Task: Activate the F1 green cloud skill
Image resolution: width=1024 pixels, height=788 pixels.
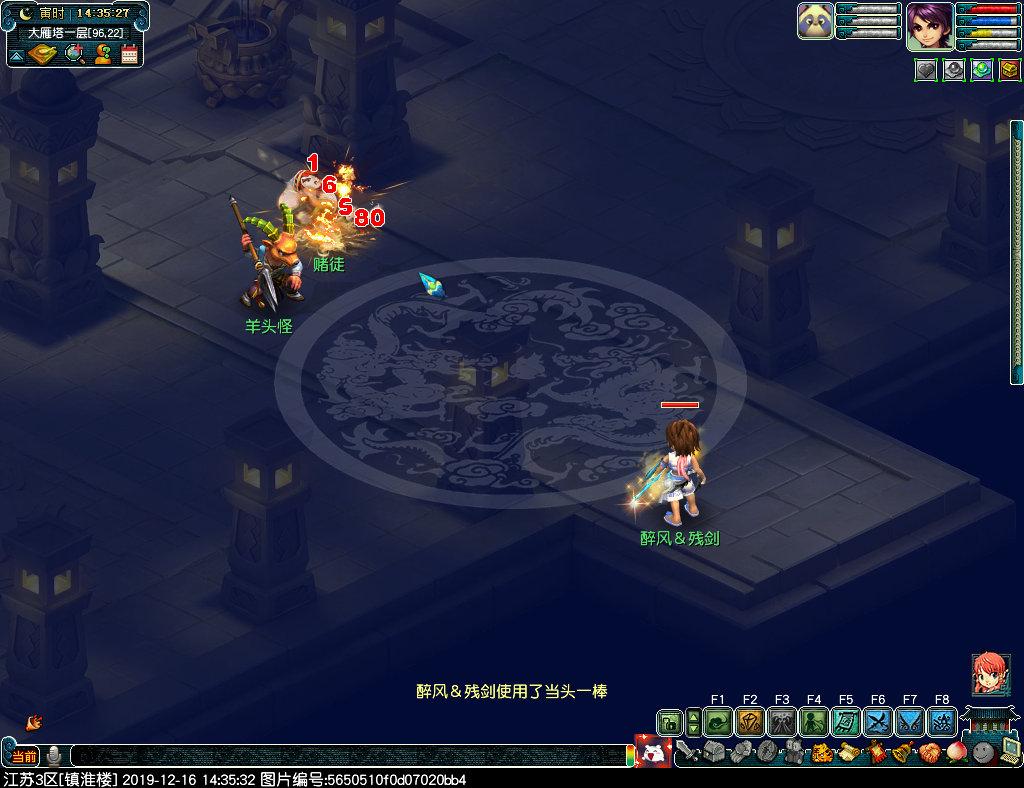Action: [718, 721]
